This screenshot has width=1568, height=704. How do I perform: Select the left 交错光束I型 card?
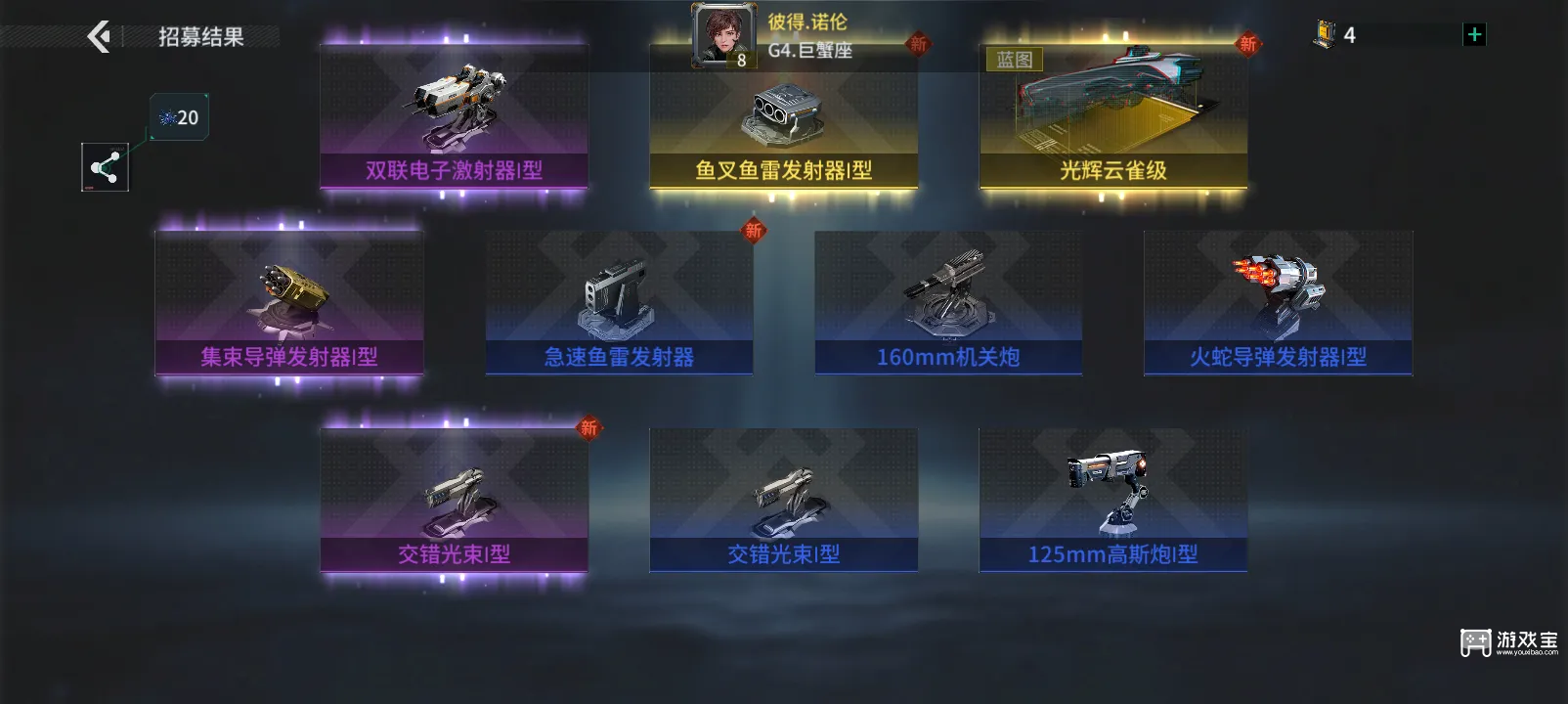point(454,499)
